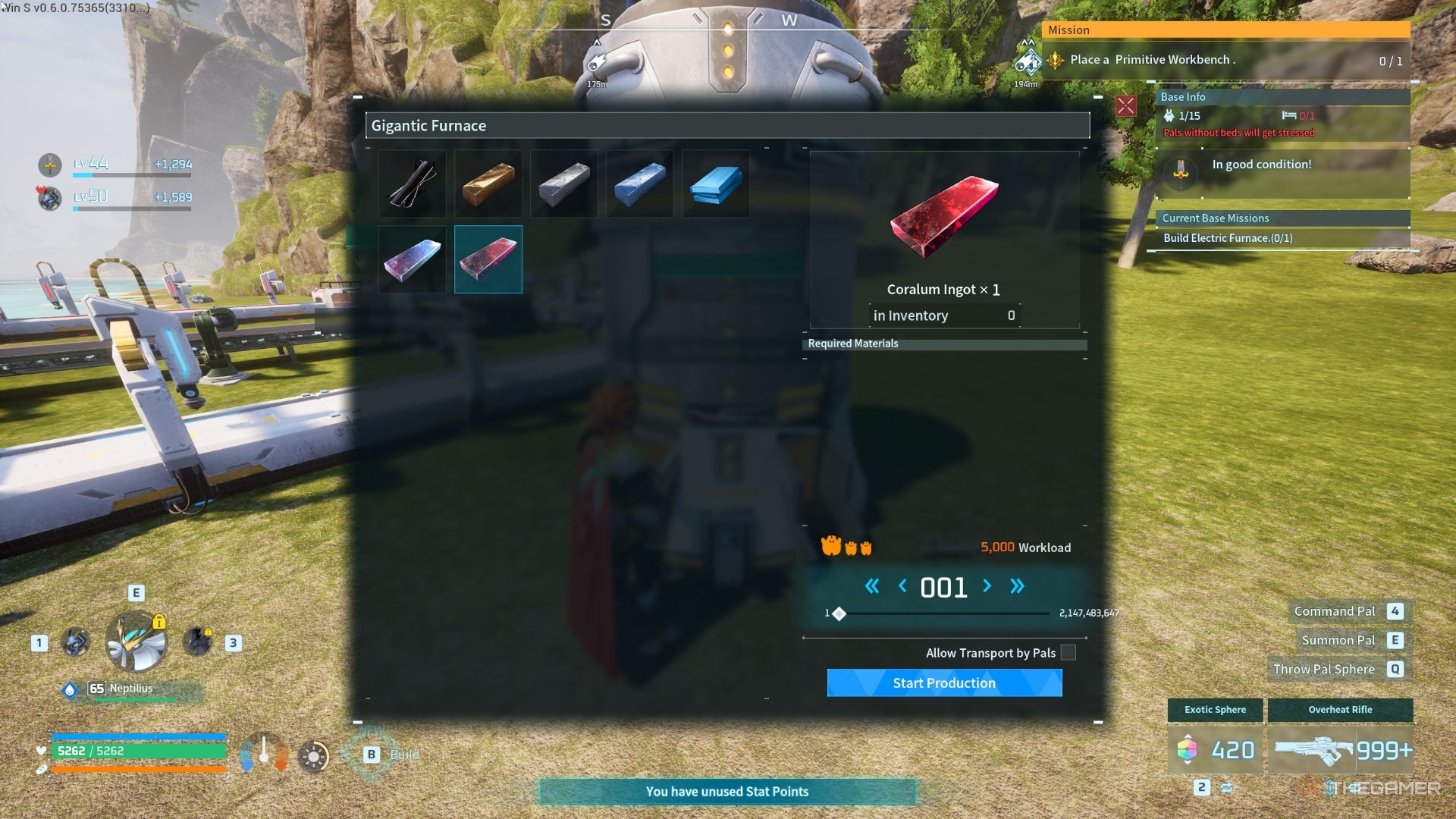Select the black charcoal recipe slot

coord(413,184)
